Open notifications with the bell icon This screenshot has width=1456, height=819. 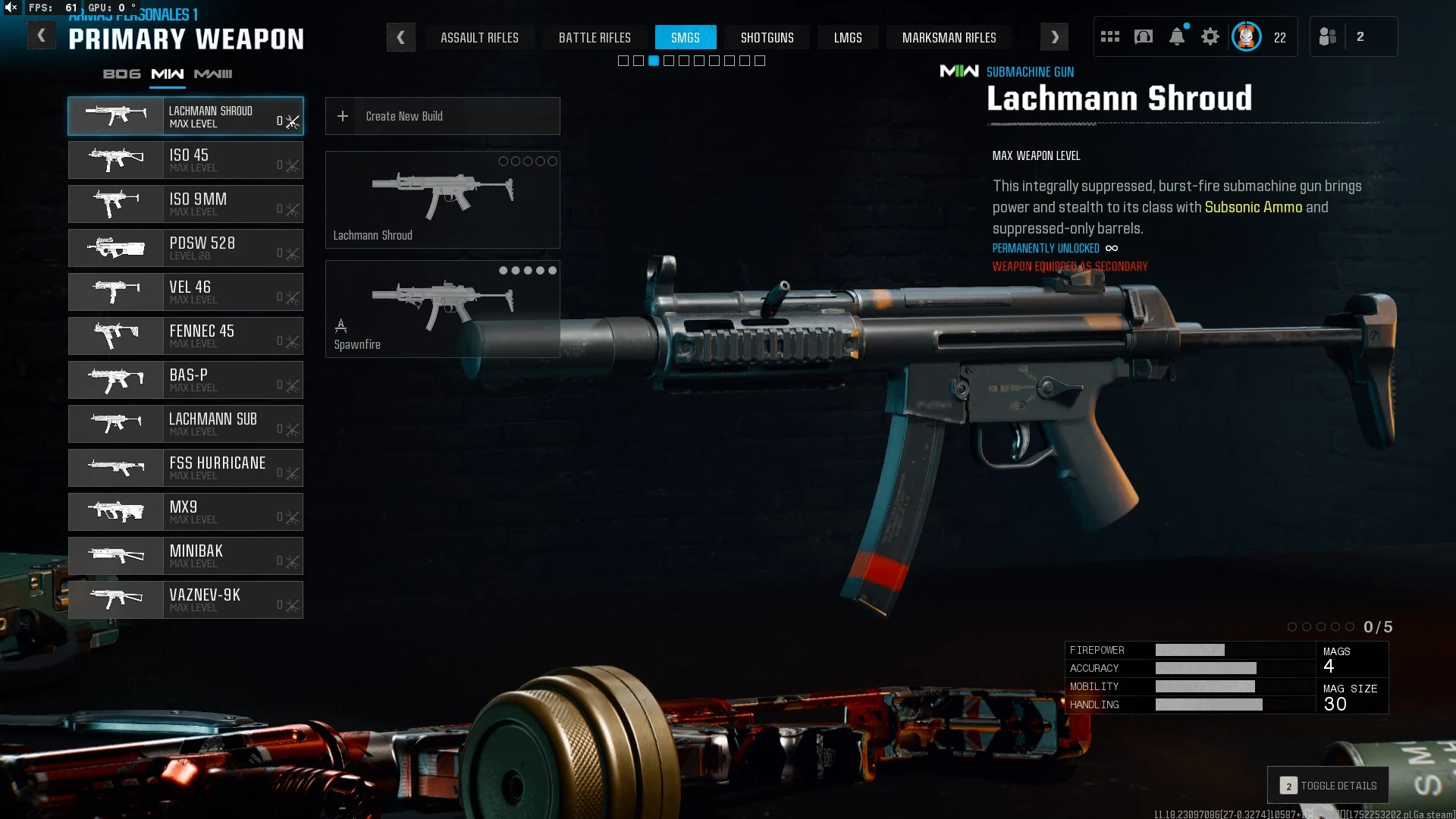click(1177, 36)
